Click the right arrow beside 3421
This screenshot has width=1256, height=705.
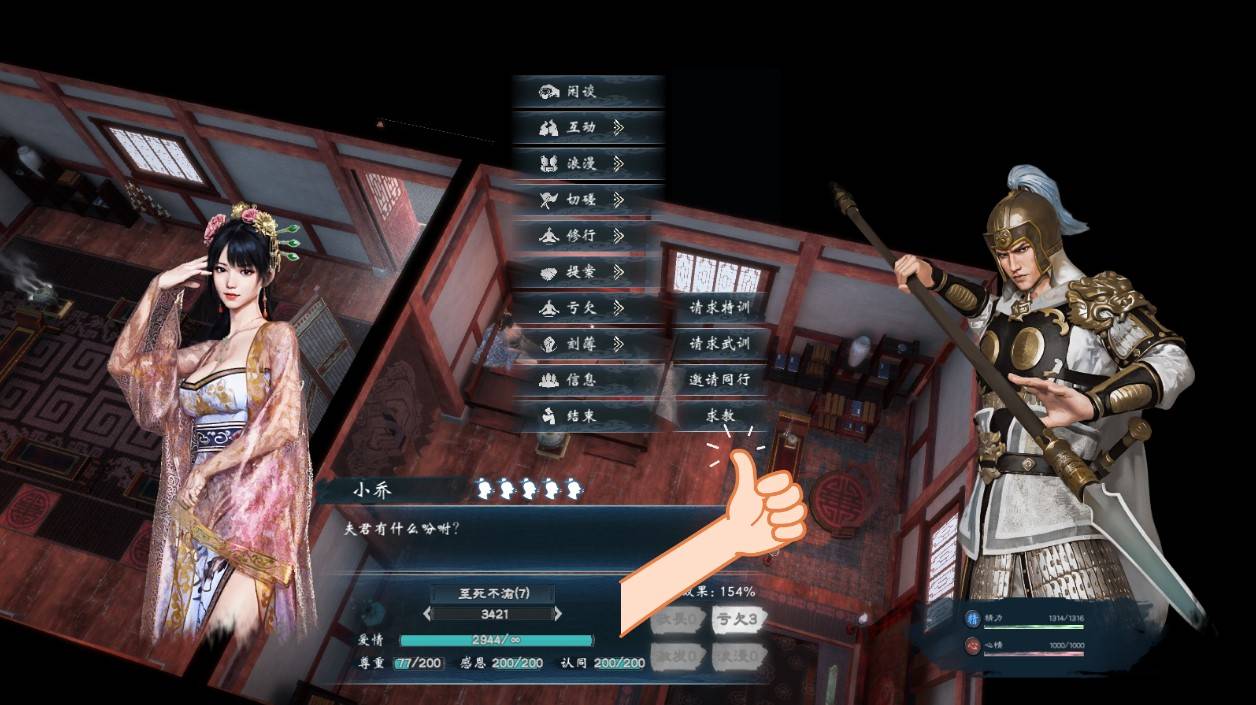(558, 613)
